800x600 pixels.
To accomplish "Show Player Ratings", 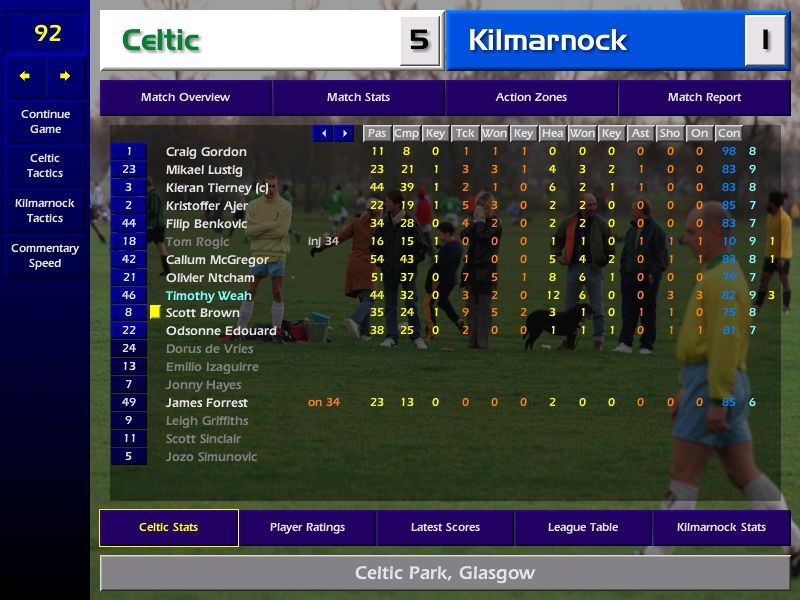I will pos(307,527).
